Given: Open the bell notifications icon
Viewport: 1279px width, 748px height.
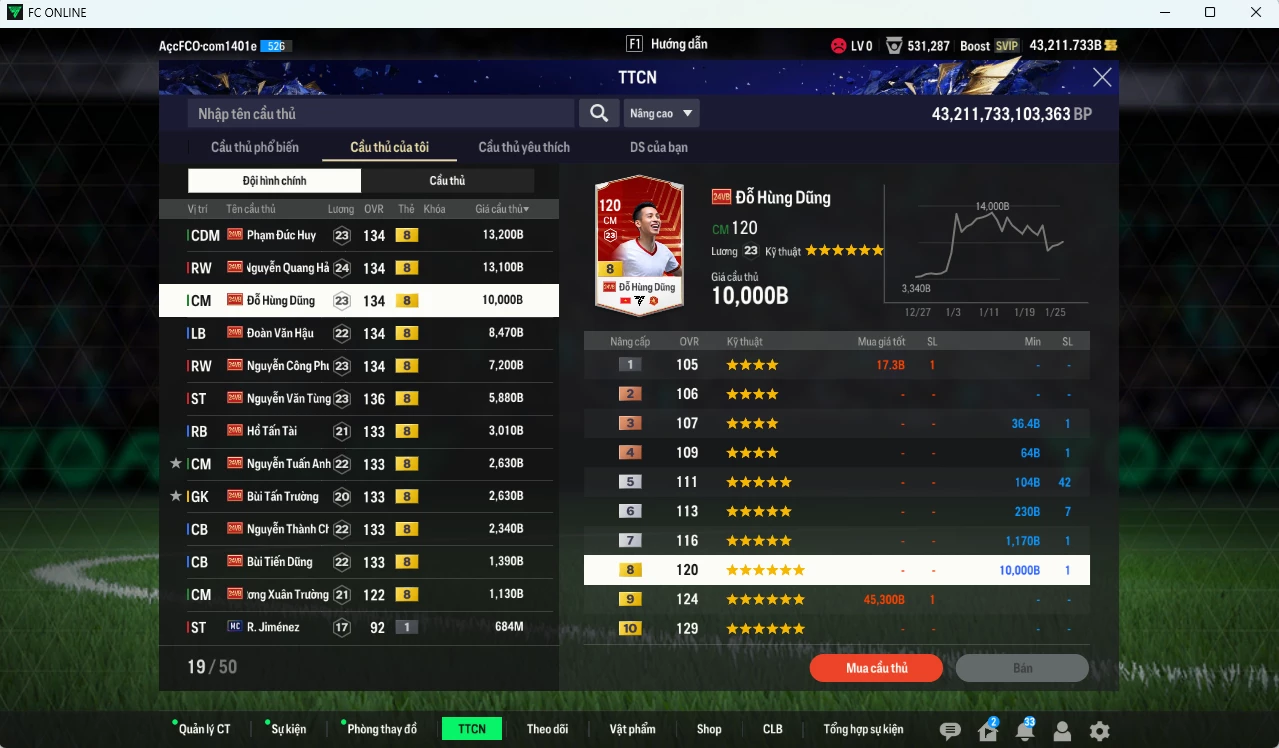Looking at the screenshot, I should pyautogui.click(x=1024, y=731).
